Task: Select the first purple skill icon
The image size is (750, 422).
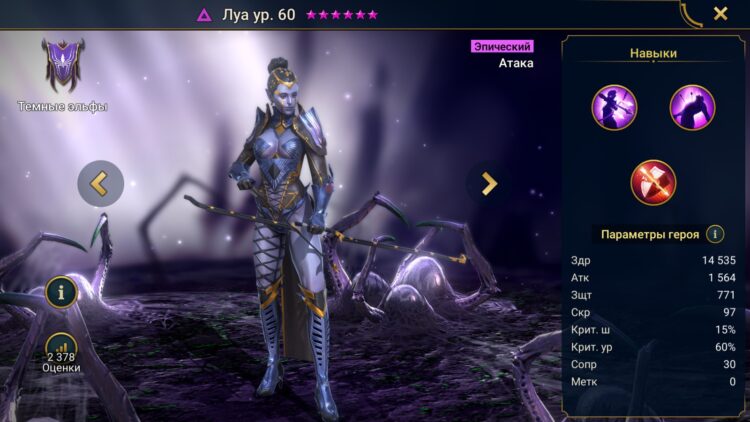Action: [614, 107]
